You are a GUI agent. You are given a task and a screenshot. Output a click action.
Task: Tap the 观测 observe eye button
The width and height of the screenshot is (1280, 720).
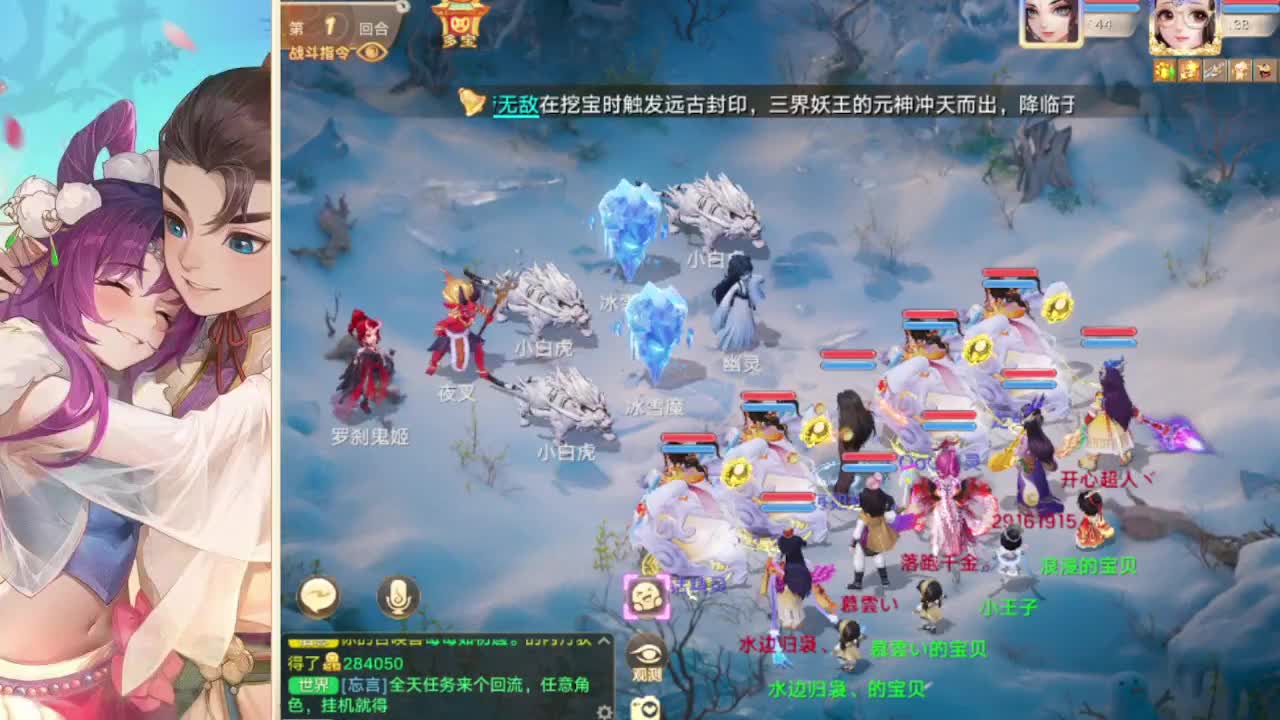click(644, 655)
